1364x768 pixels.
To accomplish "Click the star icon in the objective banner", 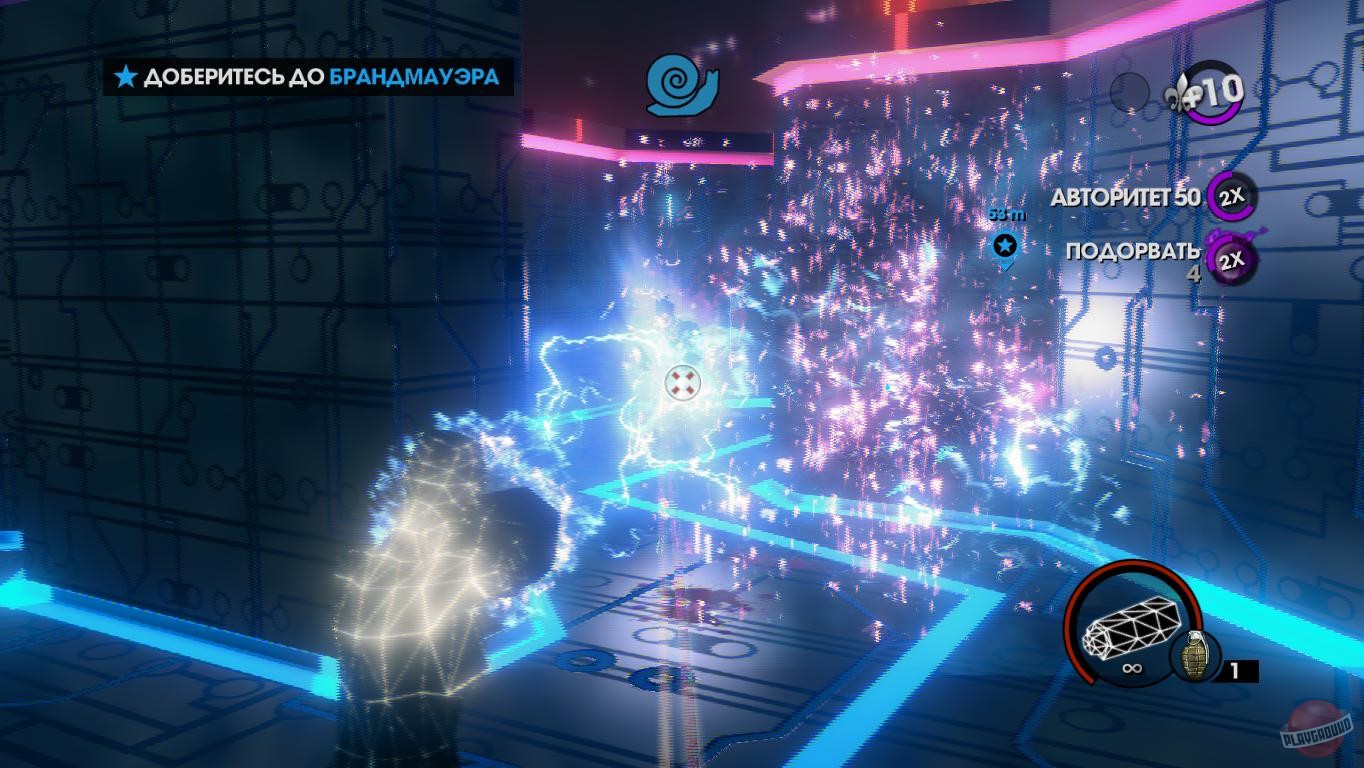I will 124,75.
